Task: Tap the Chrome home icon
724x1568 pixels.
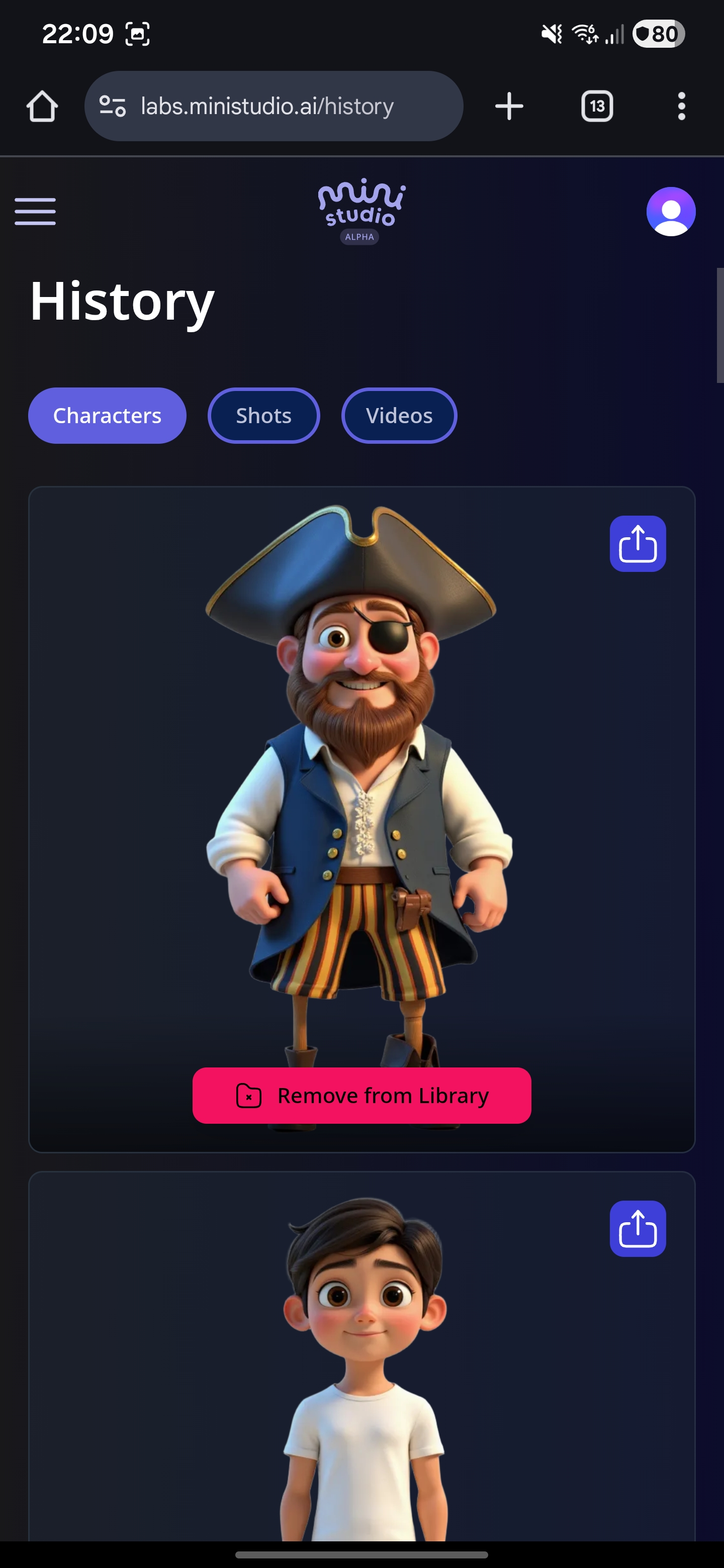Action: coord(41,106)
